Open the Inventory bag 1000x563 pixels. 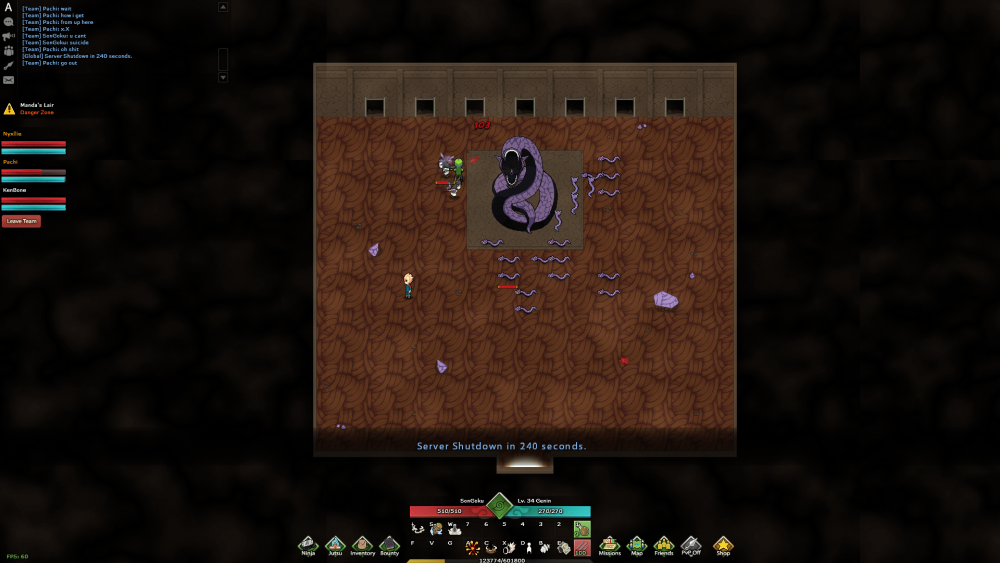[362, 544]
